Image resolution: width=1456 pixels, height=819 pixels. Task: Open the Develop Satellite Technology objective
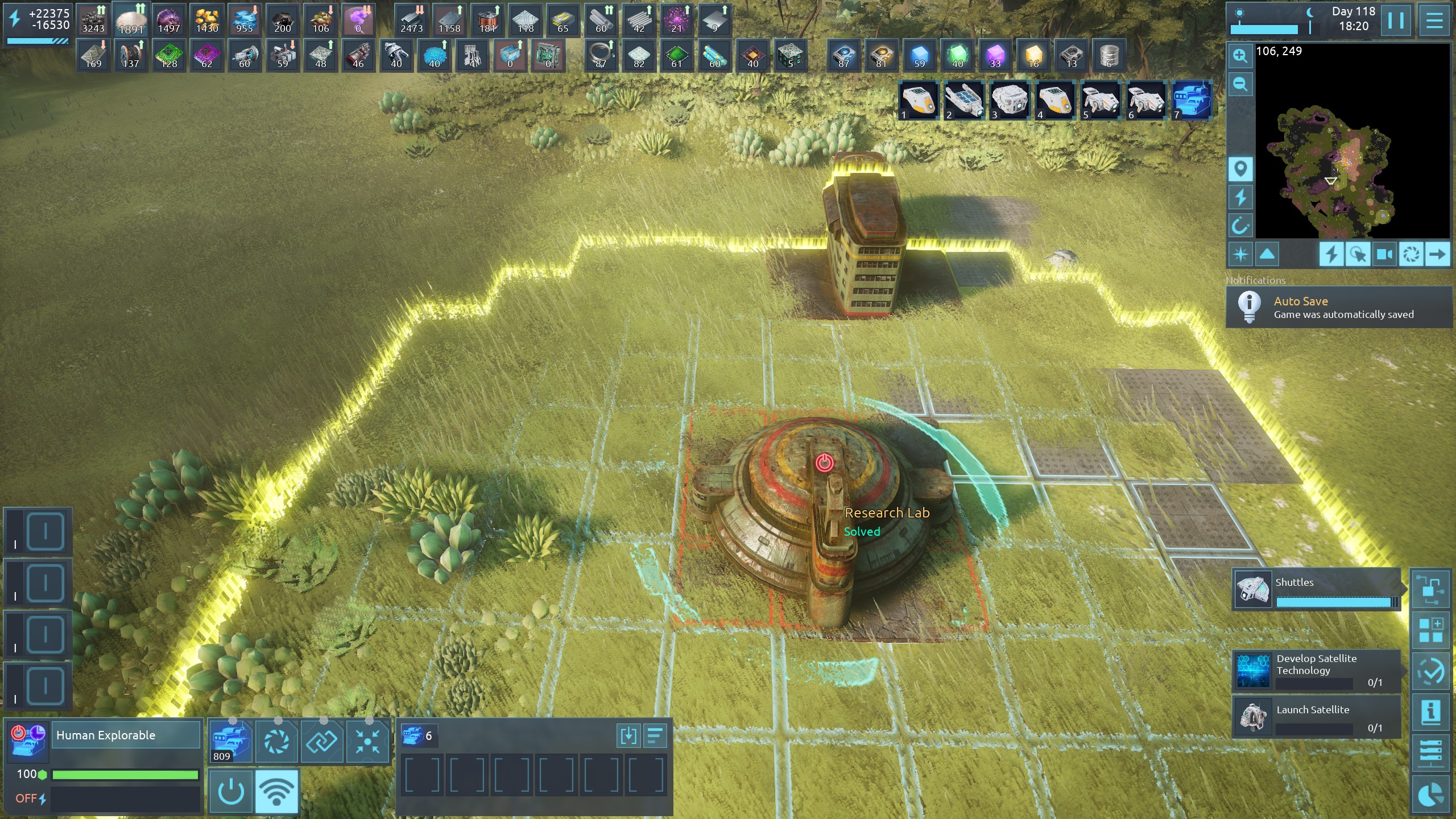pyautogui.click(x=1316, y=671)
